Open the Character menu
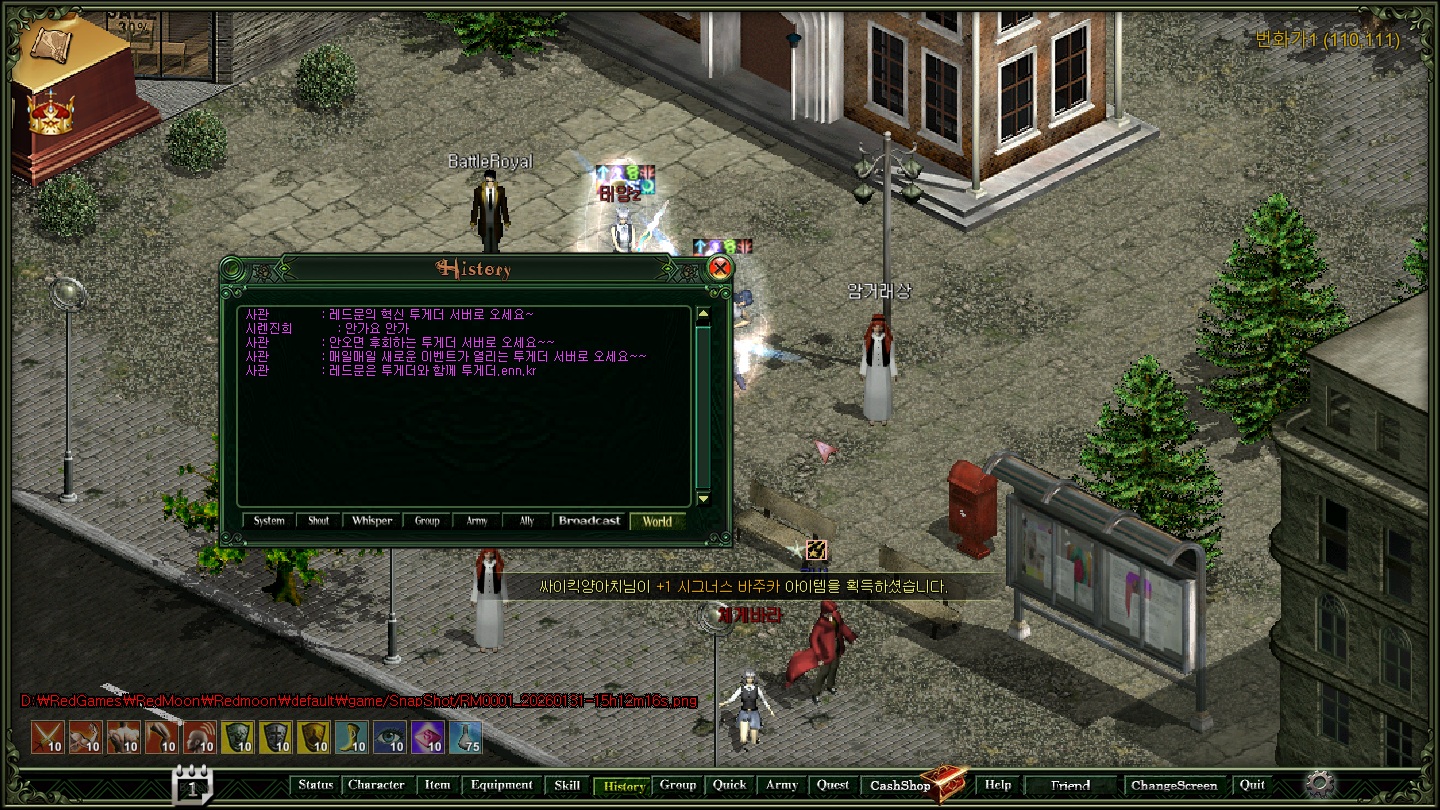This screenshot has height=810, width=1440. pyautogui.click(x=376, y=785)
